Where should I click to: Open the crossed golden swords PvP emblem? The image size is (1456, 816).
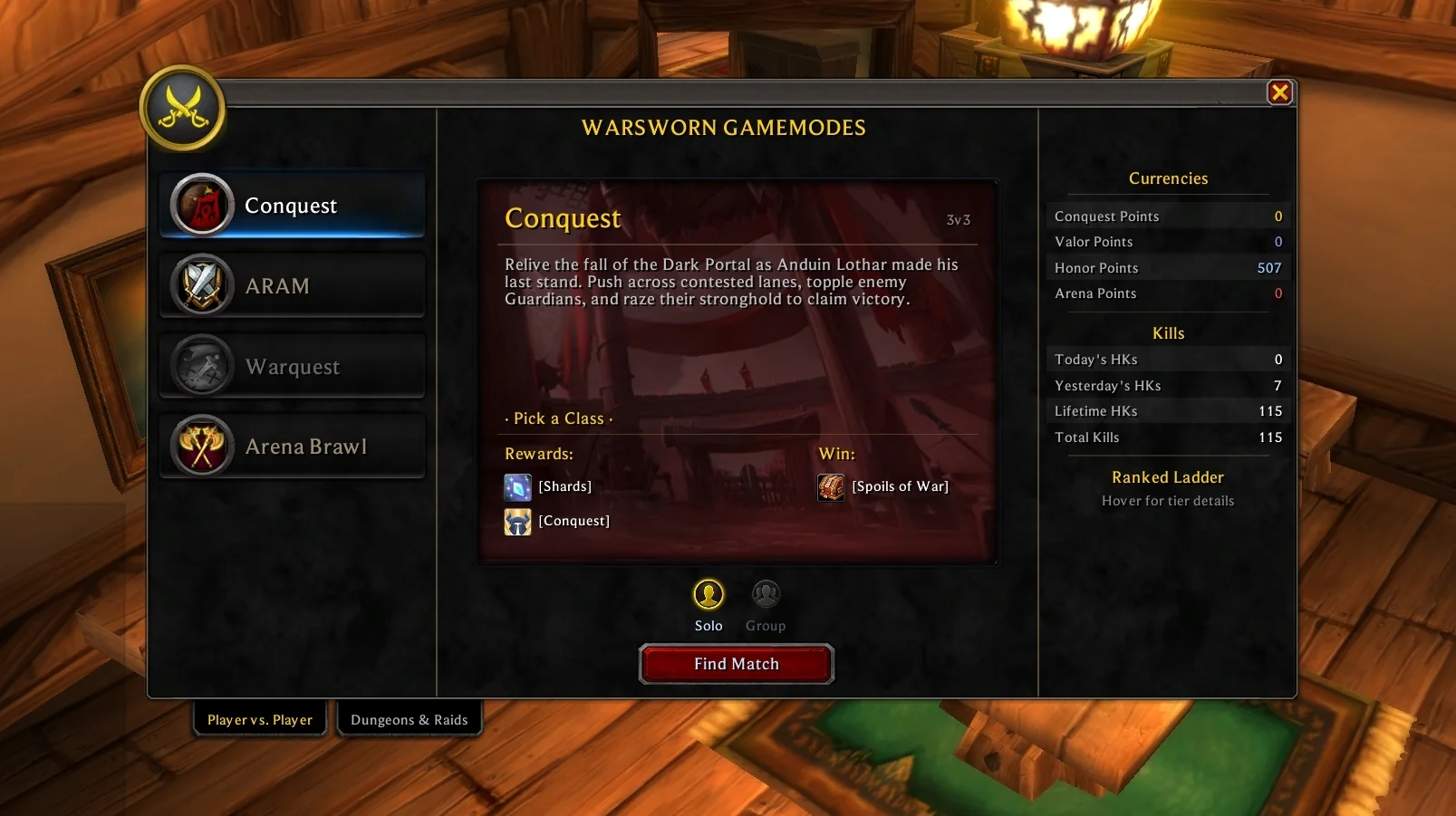coord(183,106)
